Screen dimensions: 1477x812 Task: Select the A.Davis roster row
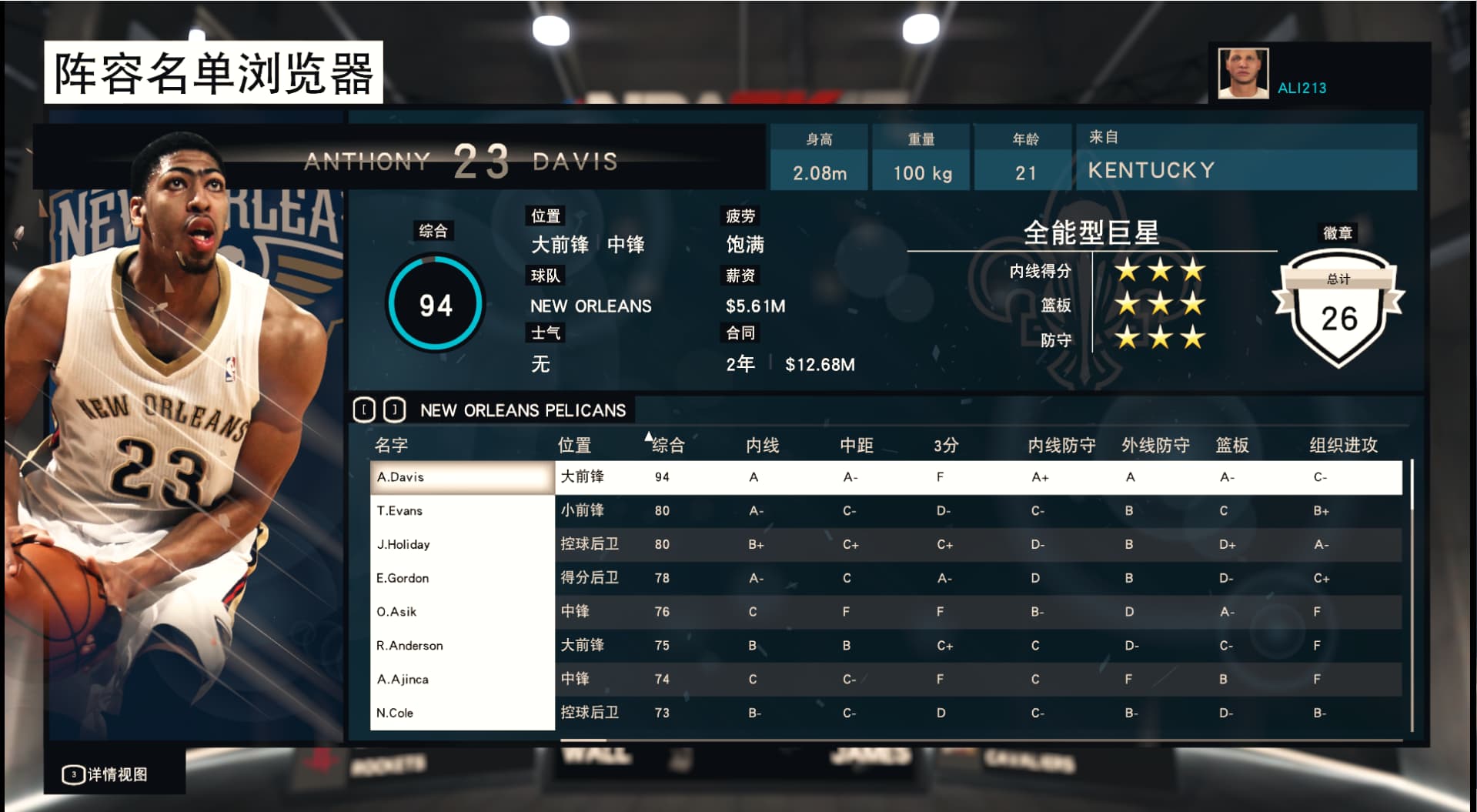click(462, 477)
